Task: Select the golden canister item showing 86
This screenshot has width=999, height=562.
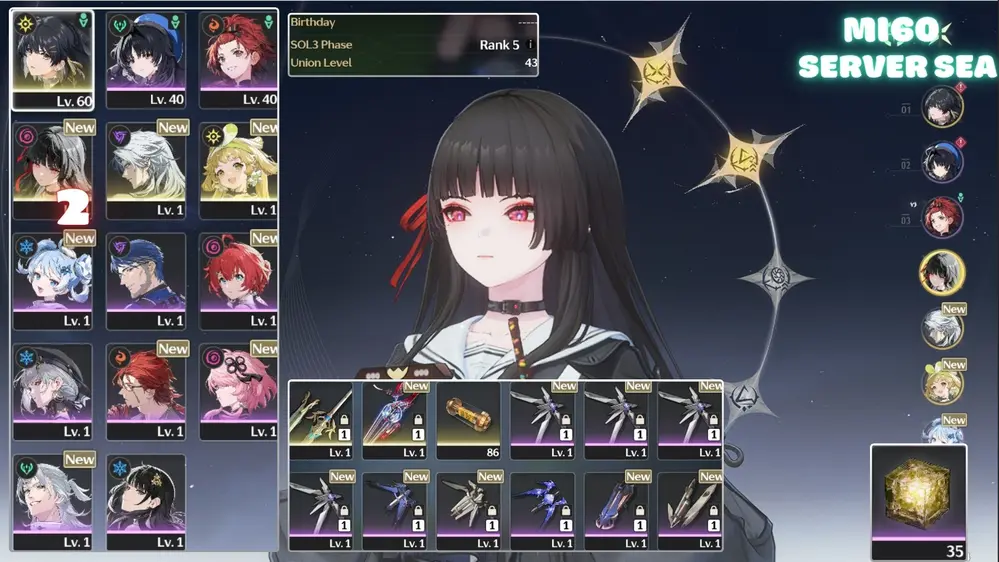Action: pyautogui.click(x=469, y=419)
